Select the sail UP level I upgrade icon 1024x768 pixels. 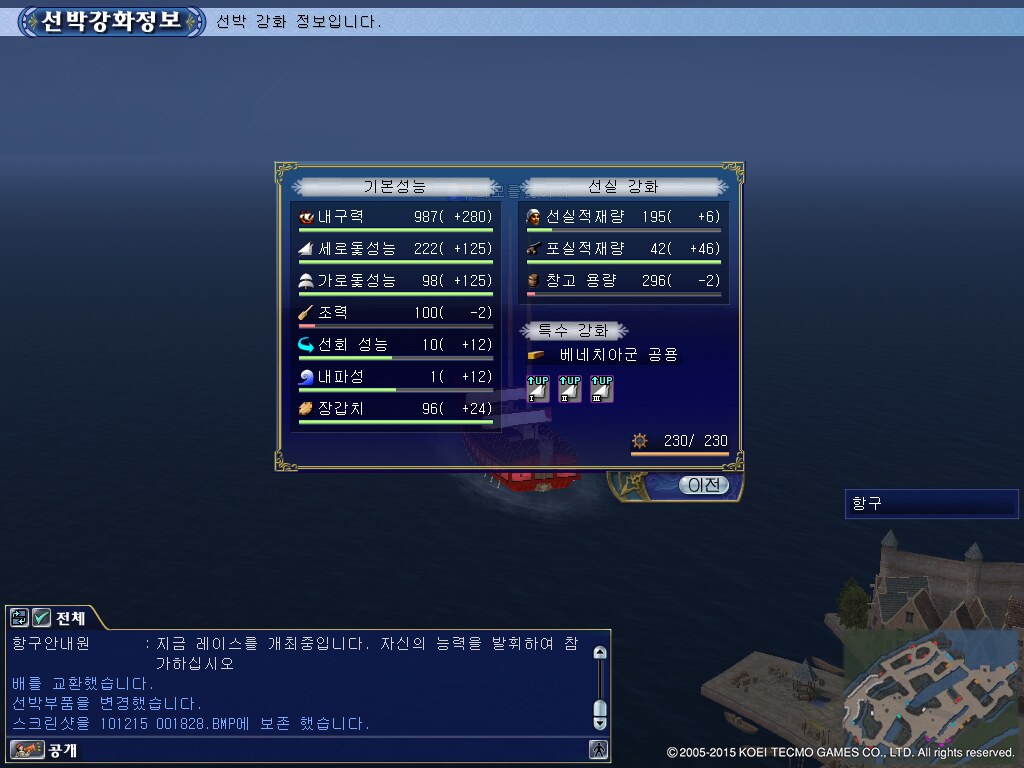tap(539, 389)
